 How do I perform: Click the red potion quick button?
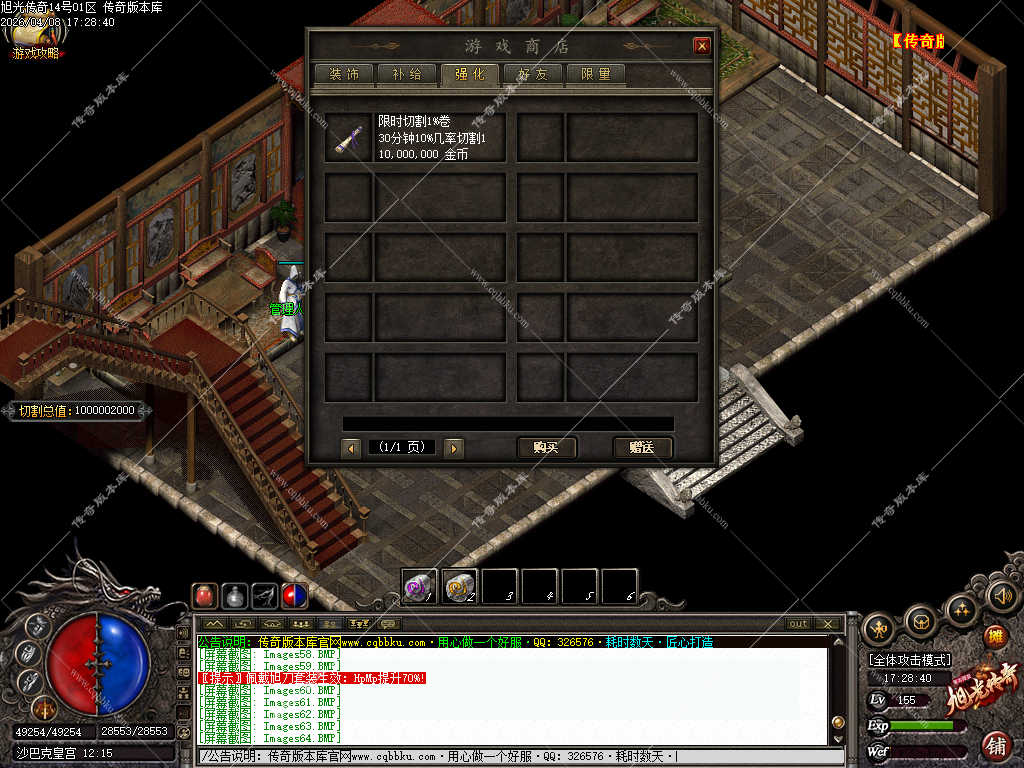click(205, 595)
